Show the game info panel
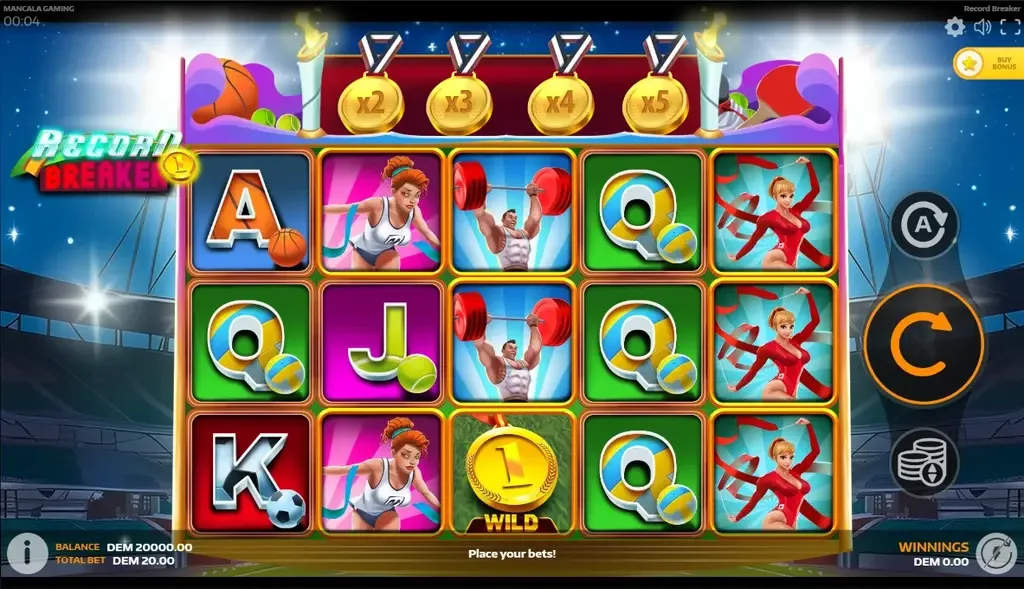 pyautogui.click(x=27, y=553)
